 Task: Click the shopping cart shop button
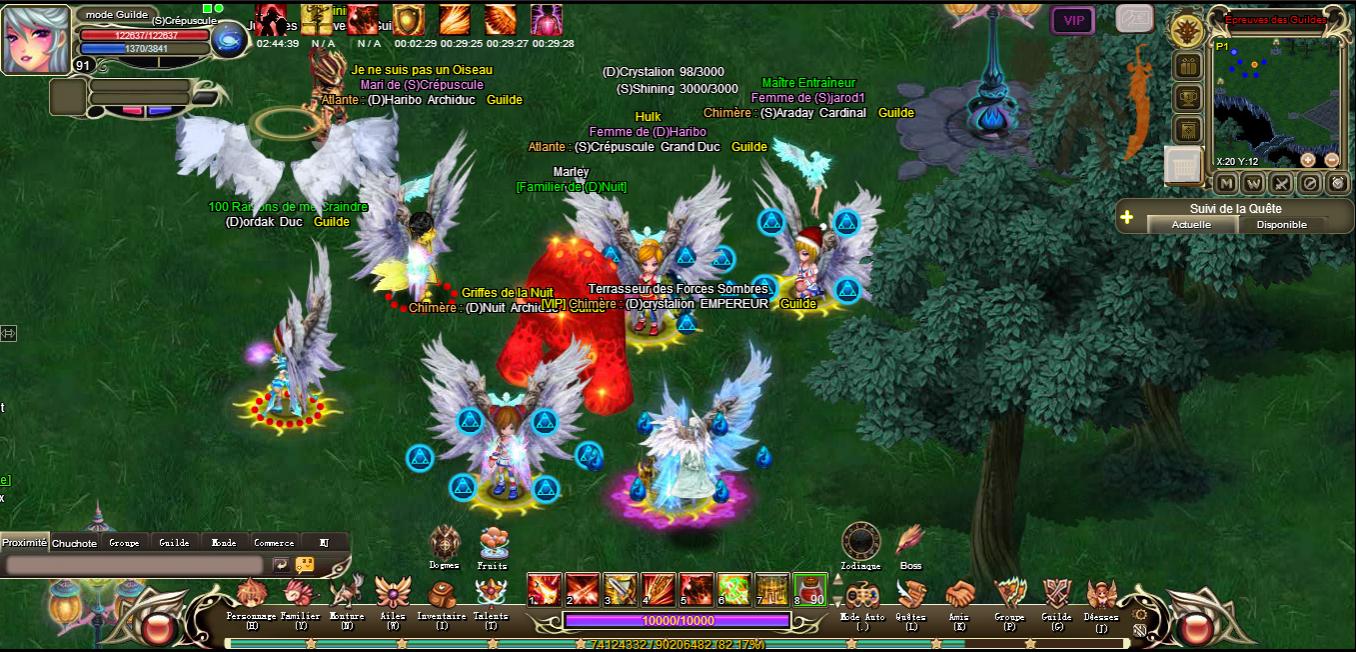tap(1185, 165)
